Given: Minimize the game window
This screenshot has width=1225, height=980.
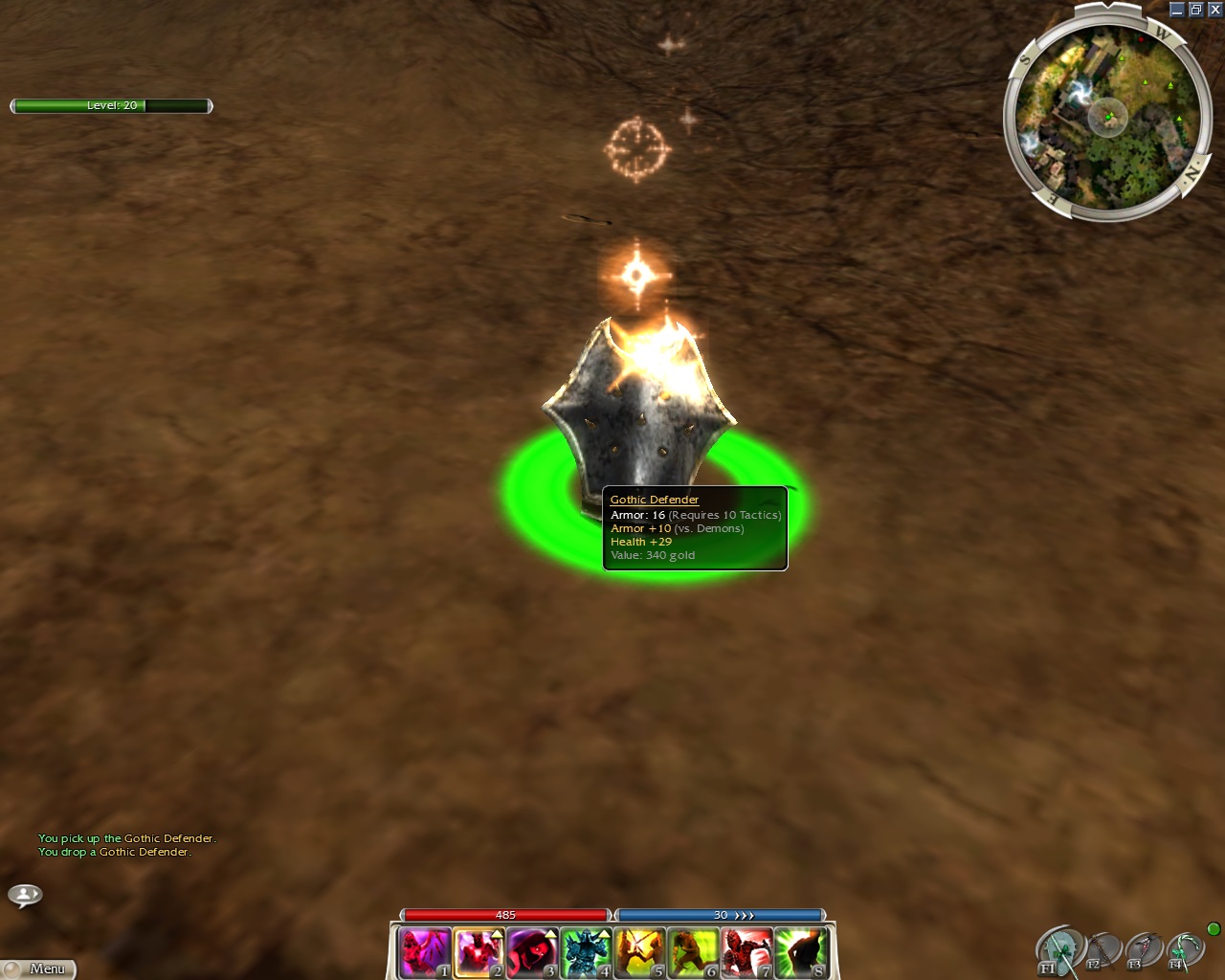Looking at the screenshot, I should tap(1177, 10).
